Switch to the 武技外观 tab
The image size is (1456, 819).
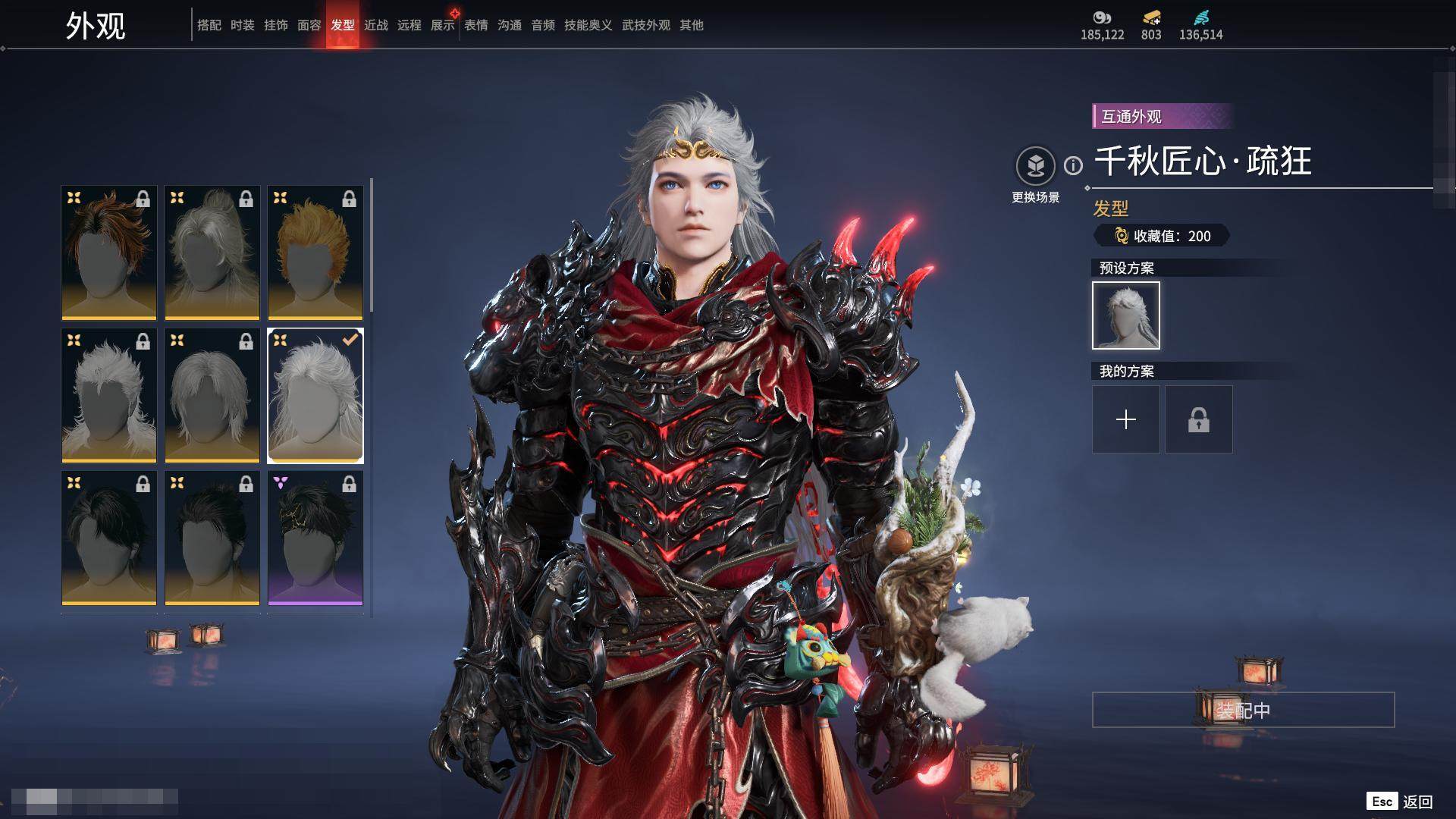[x=646, y=25]
